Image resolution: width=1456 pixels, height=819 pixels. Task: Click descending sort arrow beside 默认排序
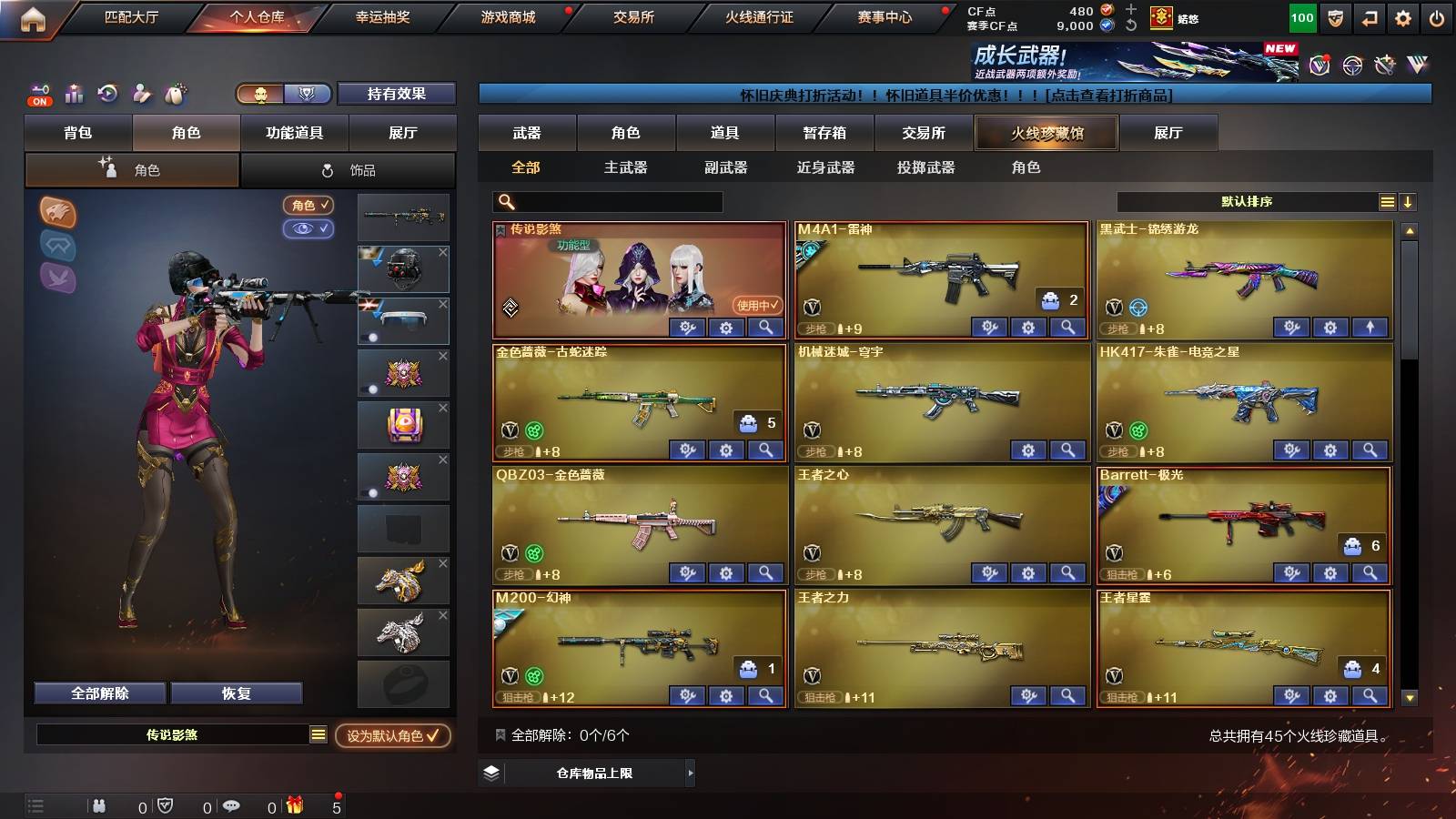click(x=1407, y=202)
